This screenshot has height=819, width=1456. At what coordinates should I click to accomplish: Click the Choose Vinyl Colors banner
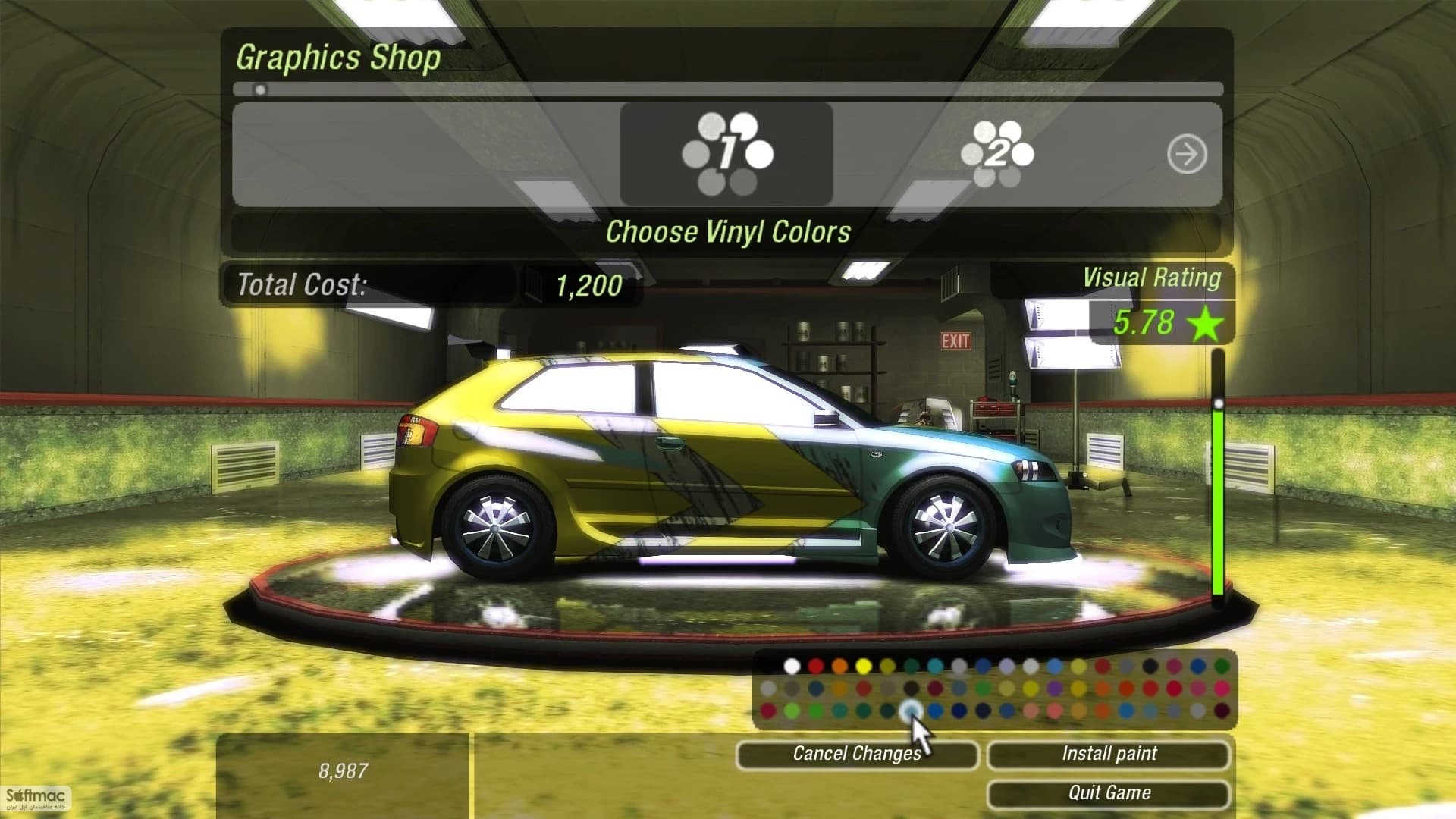[x=728, y=233]
